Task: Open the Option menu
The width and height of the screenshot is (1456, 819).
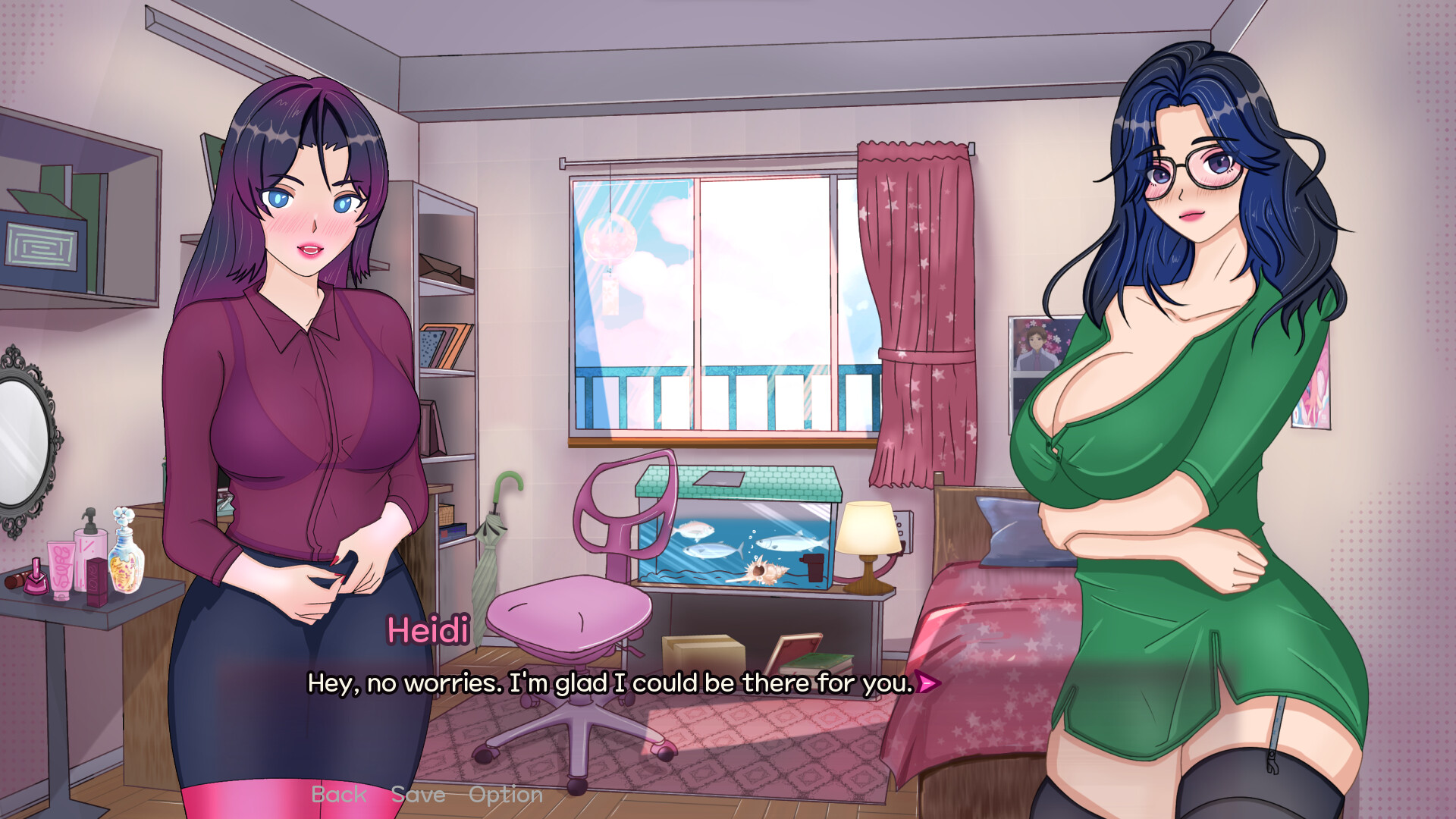Action: [506, 794]
